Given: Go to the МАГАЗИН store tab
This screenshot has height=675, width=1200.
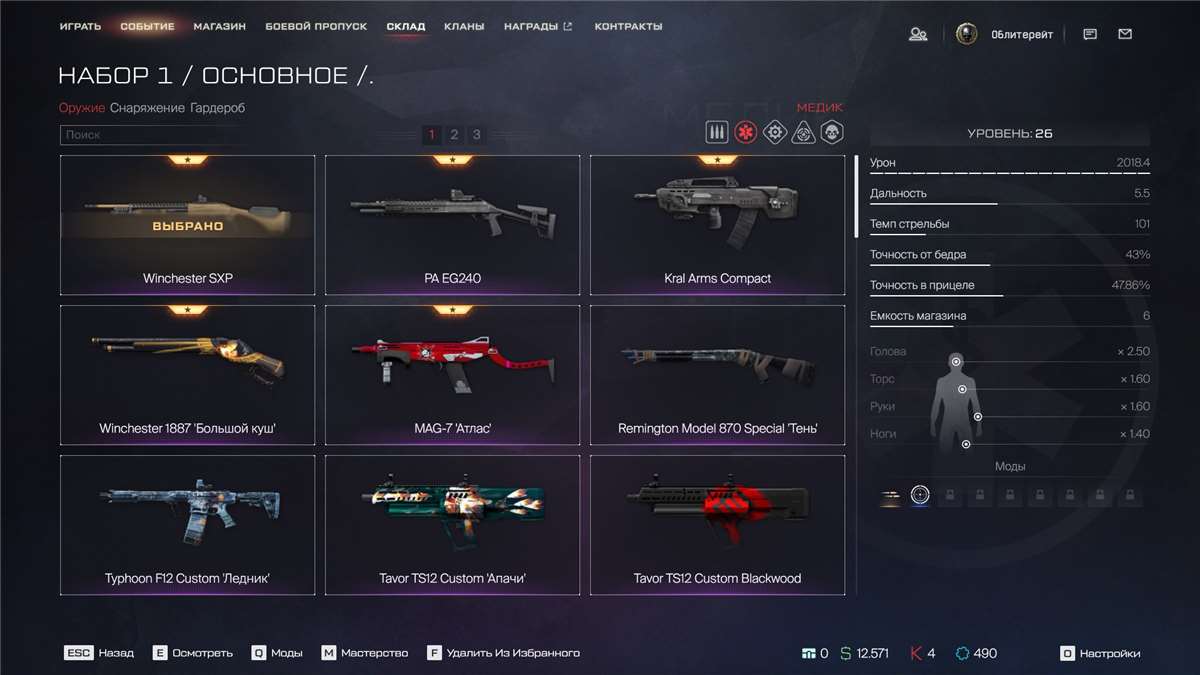Looking at the screenshot, I should click(x=220, y=27).
